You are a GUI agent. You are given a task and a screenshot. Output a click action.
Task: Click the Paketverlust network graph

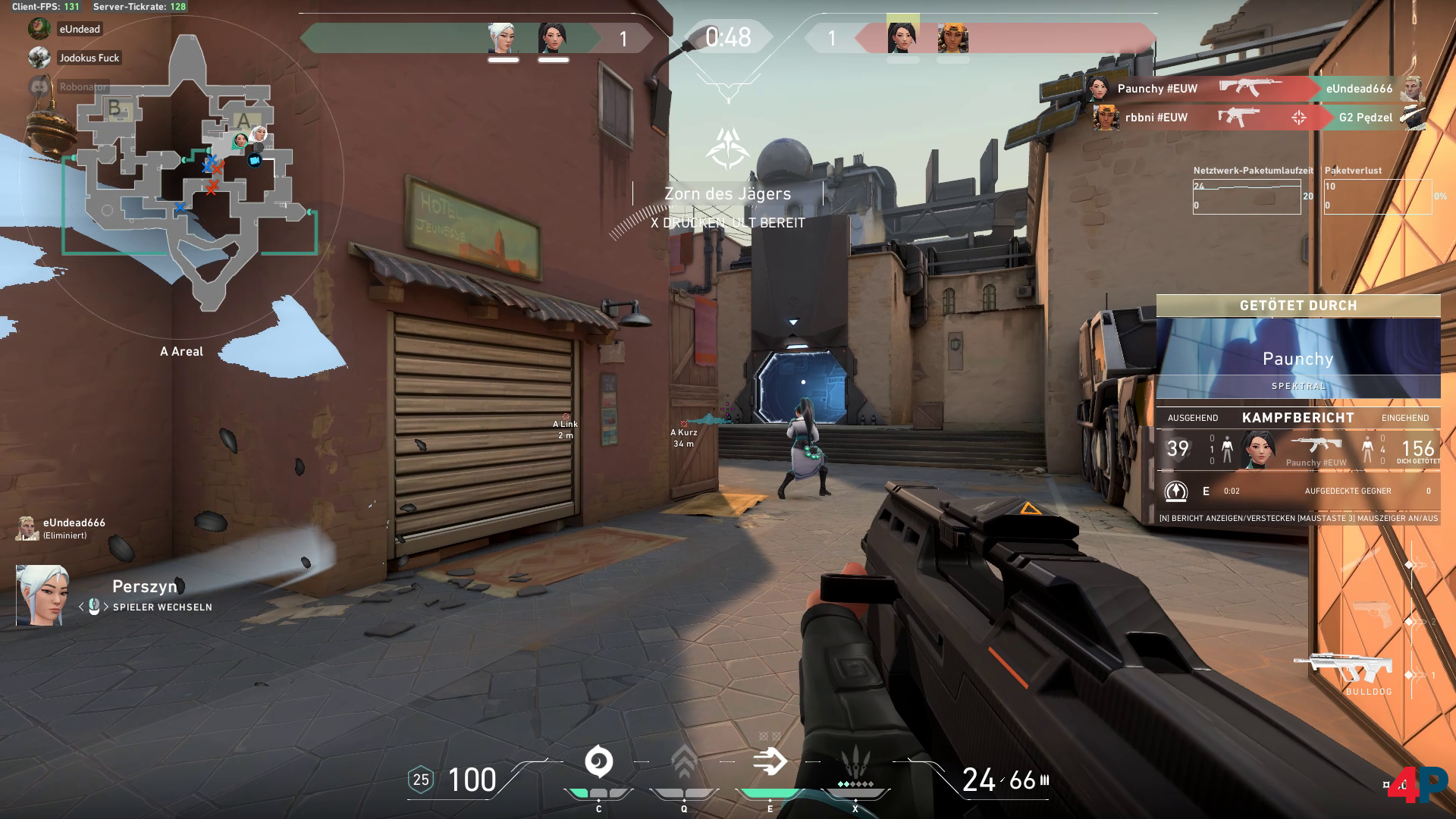pyautogui.click(x=1377, y=196)
